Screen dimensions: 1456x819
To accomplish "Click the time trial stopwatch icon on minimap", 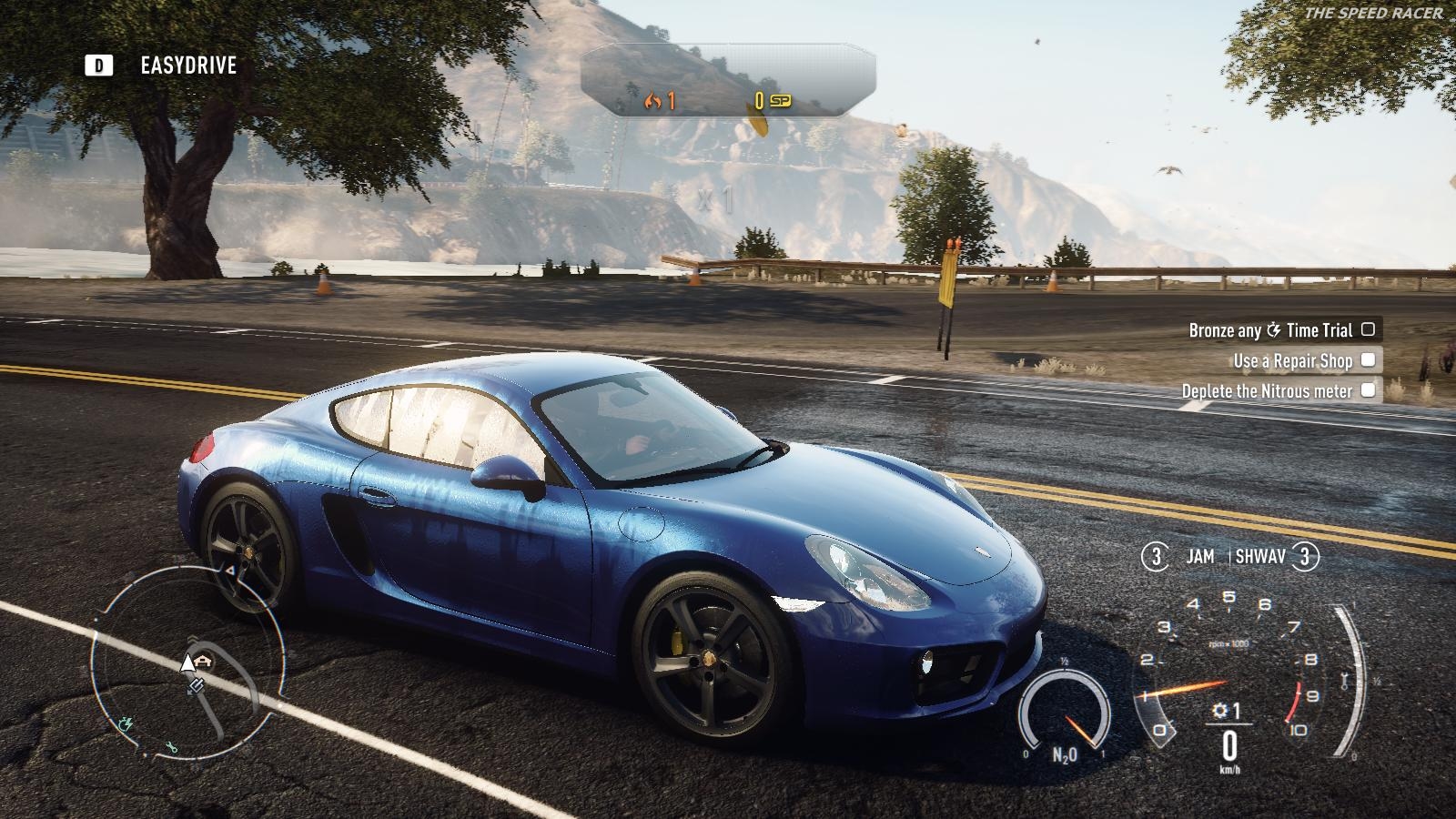I will pos(126,724).
